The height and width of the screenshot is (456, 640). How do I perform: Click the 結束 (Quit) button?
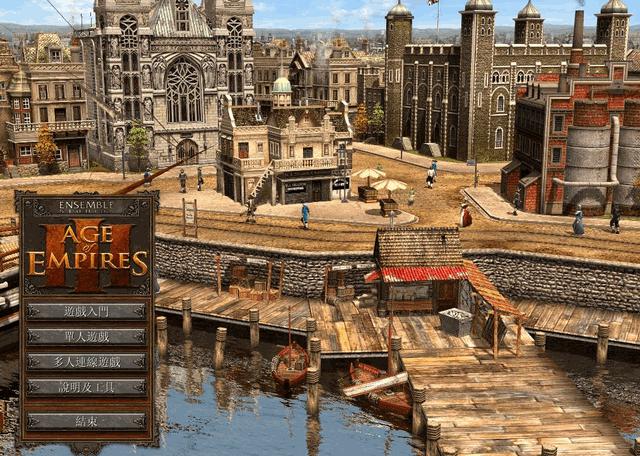87,421
